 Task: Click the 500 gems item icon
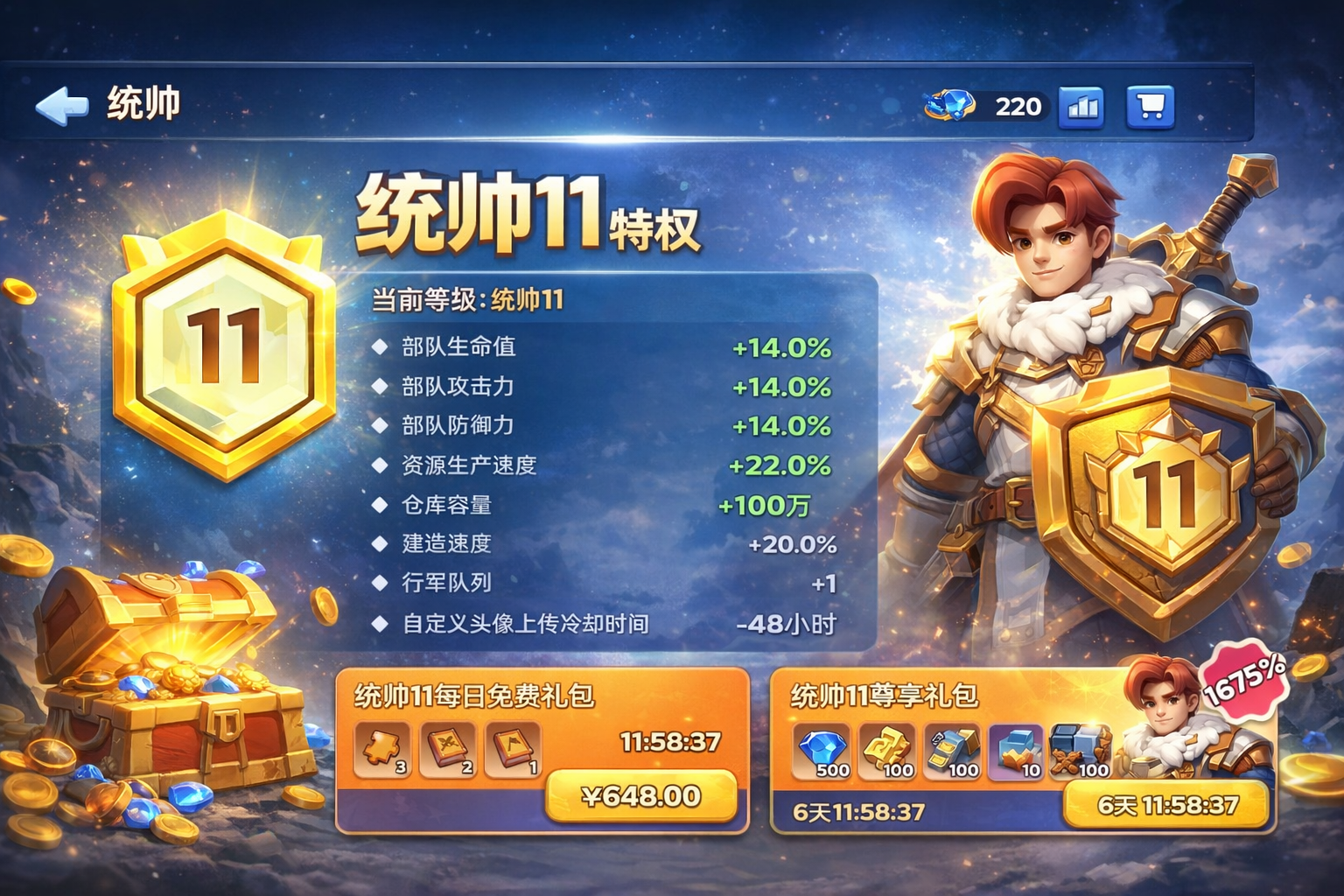[x=822, y=751]
